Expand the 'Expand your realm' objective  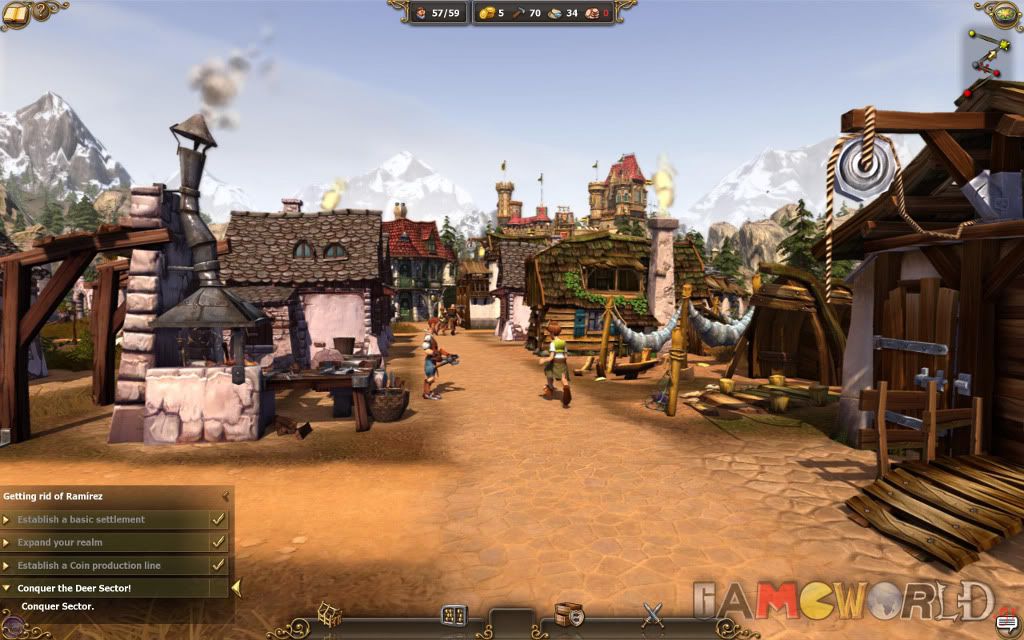tap(8, 543)
